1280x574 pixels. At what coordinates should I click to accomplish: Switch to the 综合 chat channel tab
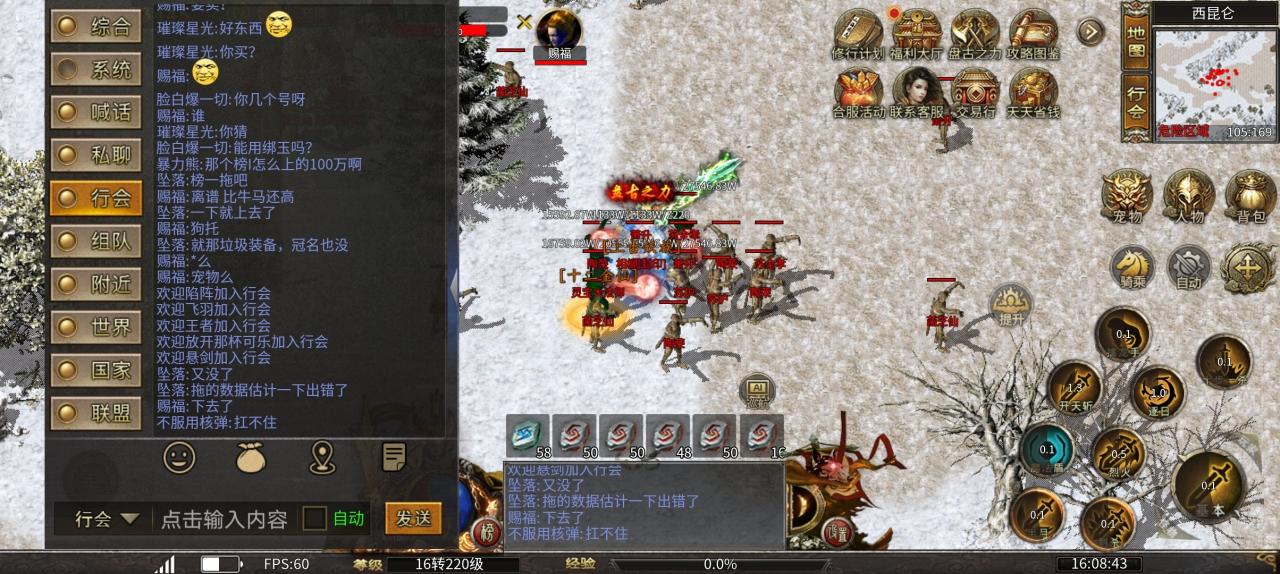96,26
